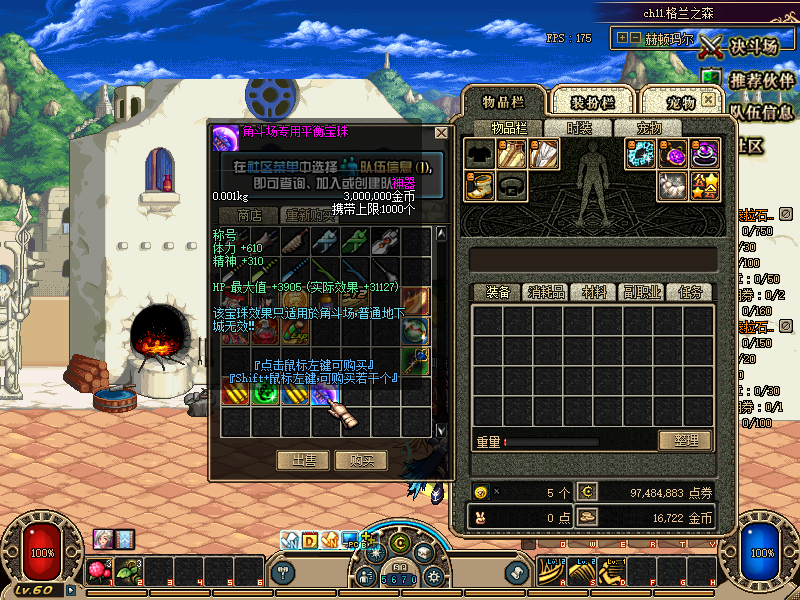800x600 pixels.
Task: Select the equipped purple amulet necklace slot
Action: (x=675, y=154)
